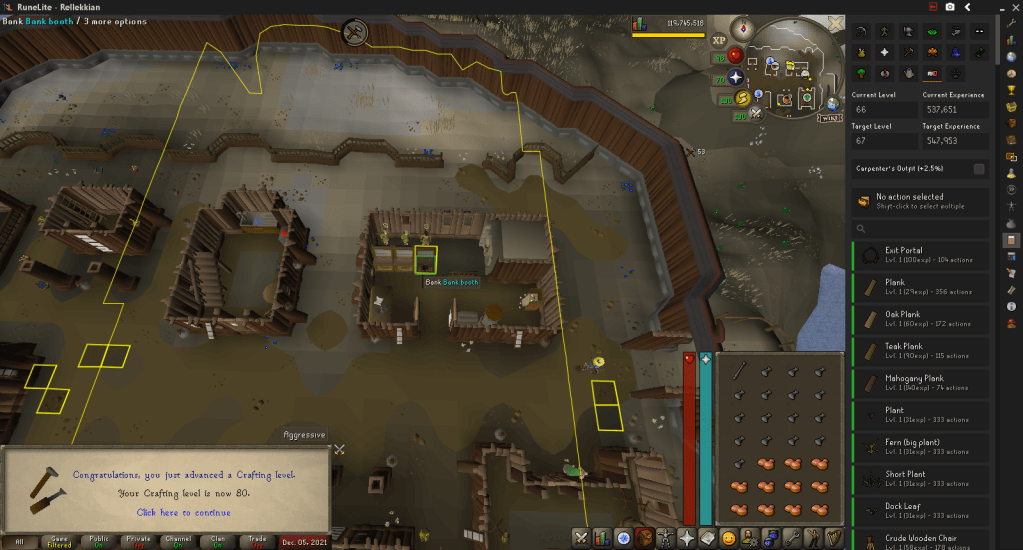Image resolution: width=1023 pixels, height=550 pixels.
Task: Switch to the Game chat filter tab
Action: point(59,541)
